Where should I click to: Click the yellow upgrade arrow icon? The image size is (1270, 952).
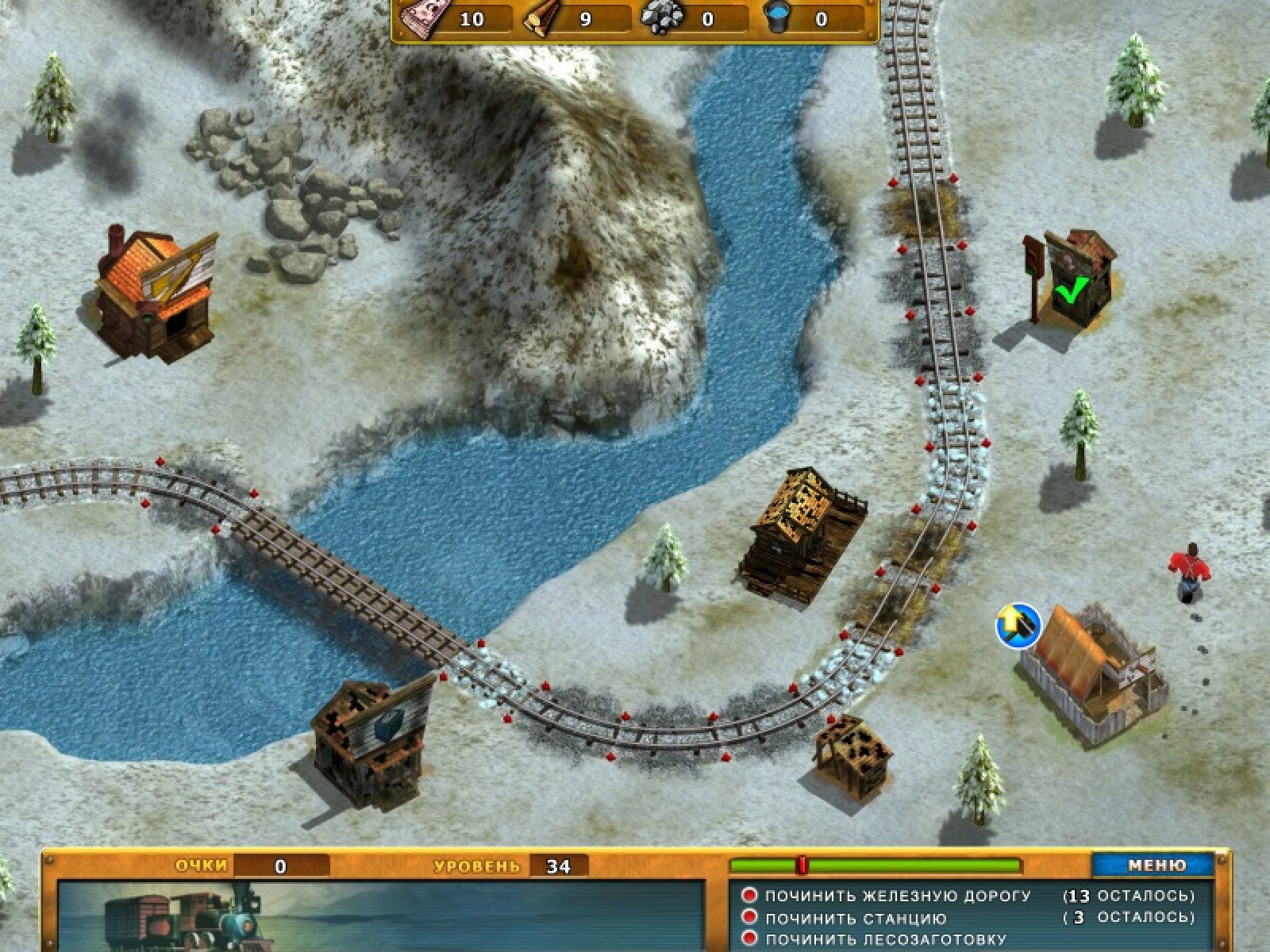(1018, 624)
